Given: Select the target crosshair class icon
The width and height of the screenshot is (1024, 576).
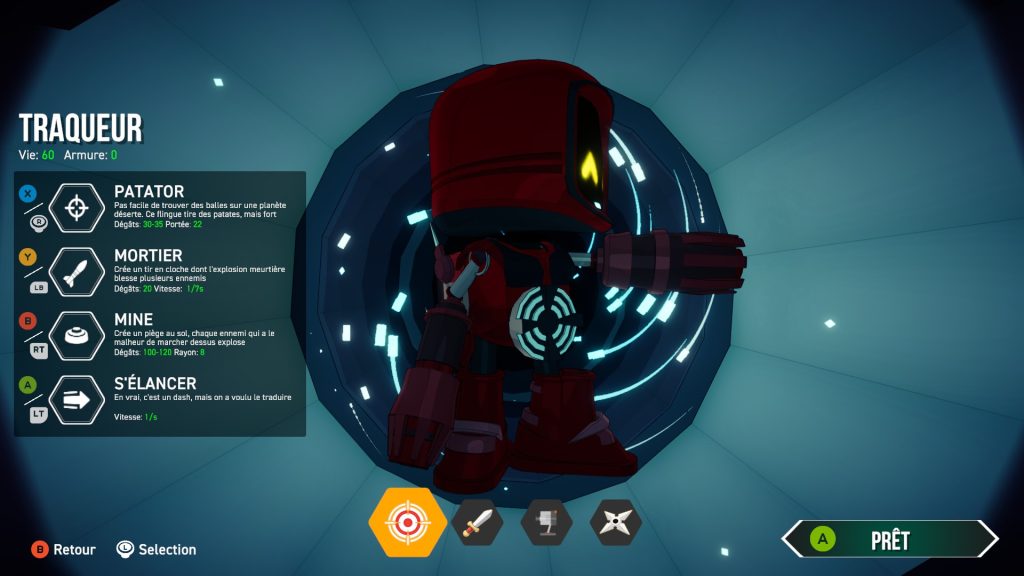Looking at the screenshot, I should [x=407, y=522].
